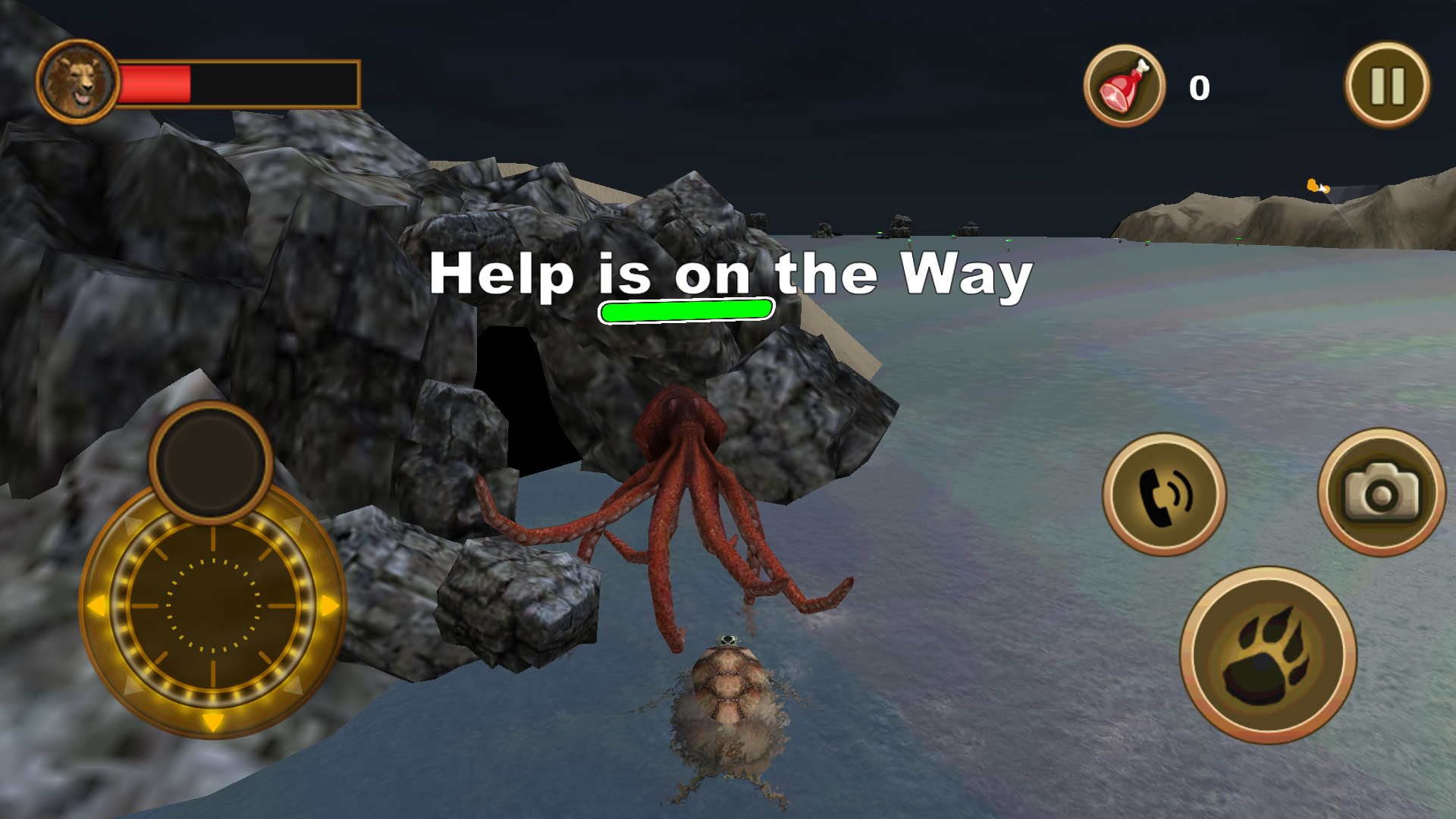
Task: Tap the drumstick meat graphic
Action: click(1122, 86)
